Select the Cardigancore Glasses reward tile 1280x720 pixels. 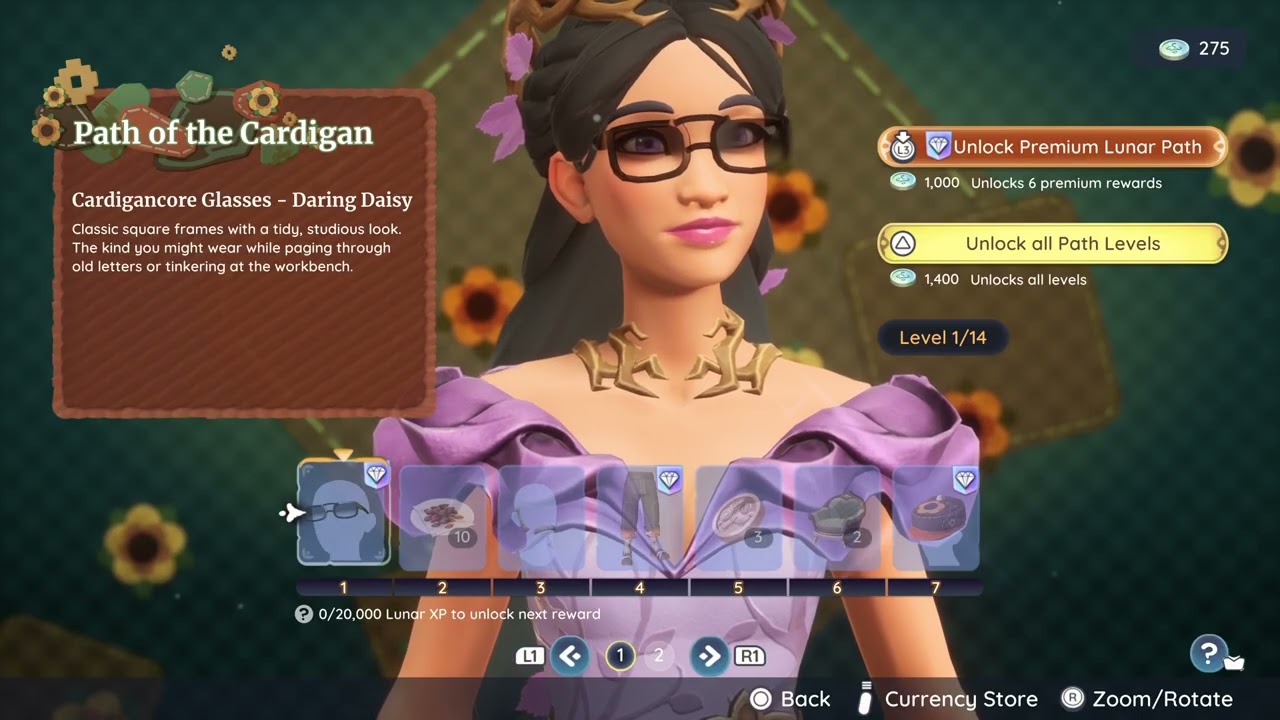click(343, 514)
